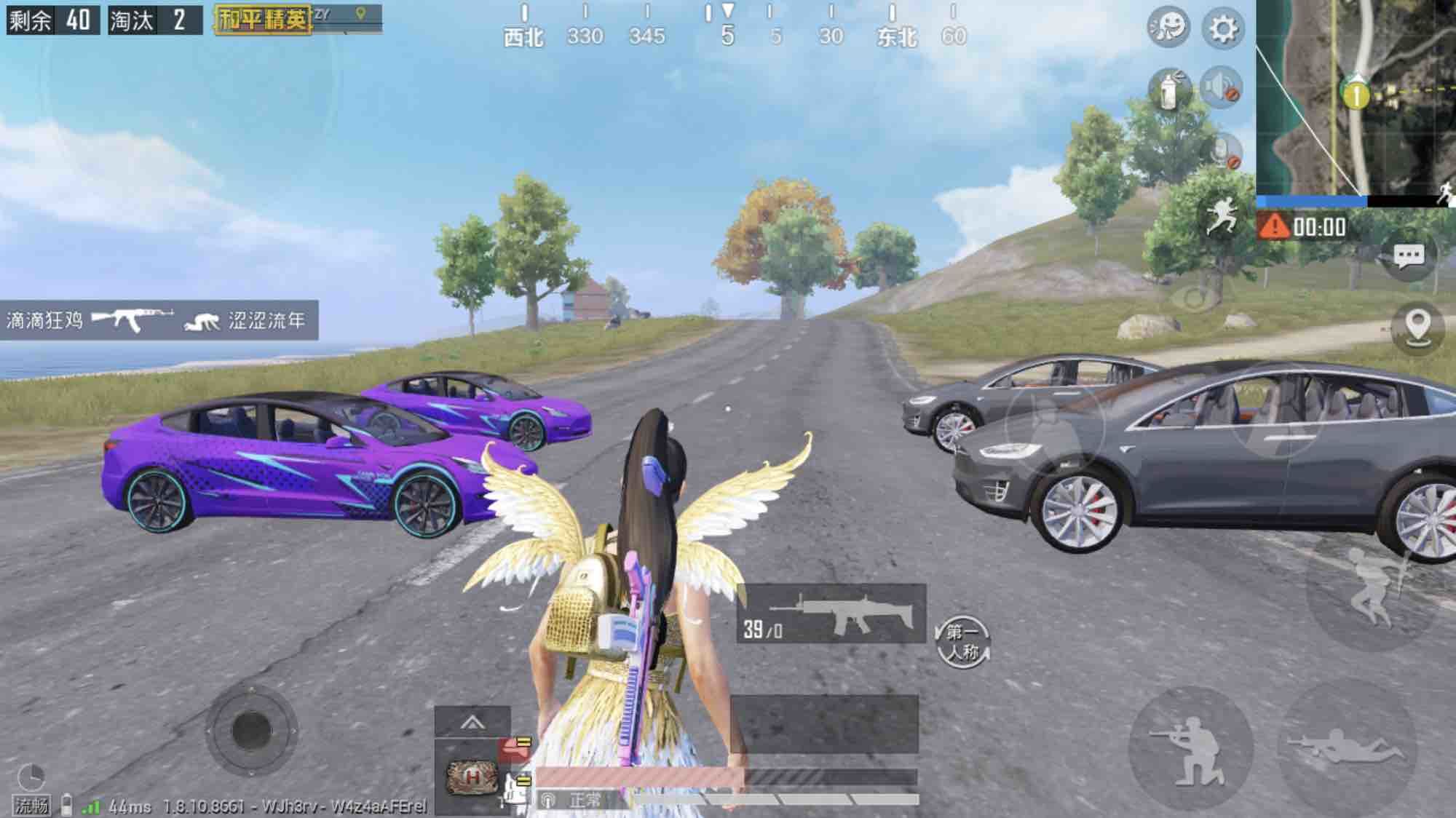Viewport: 1456px width, 818px height.
Task: Tap the crouch stance button
Action: tap(1190, 749)
